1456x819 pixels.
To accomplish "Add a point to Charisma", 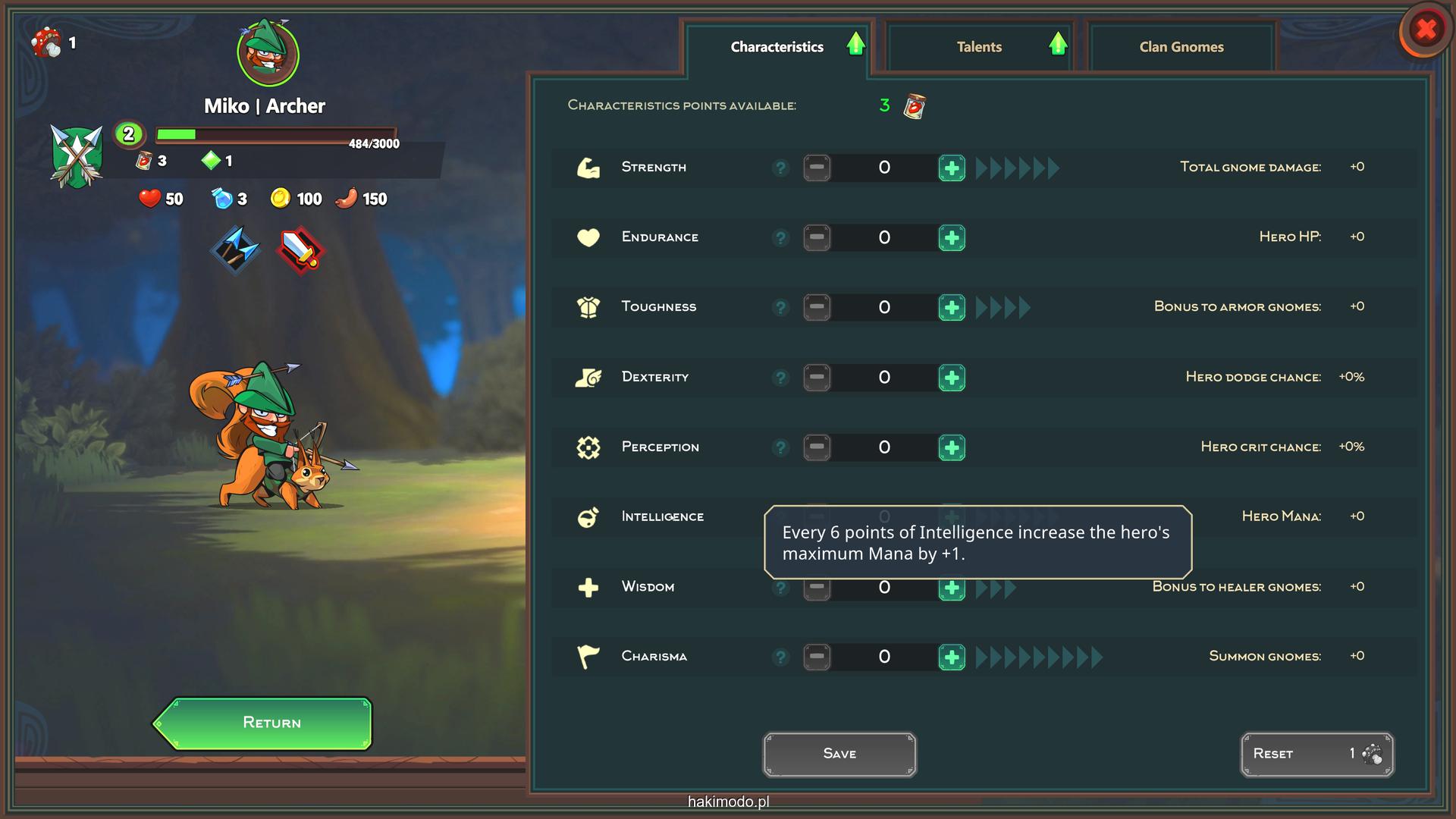I will [x=952, y=657].
